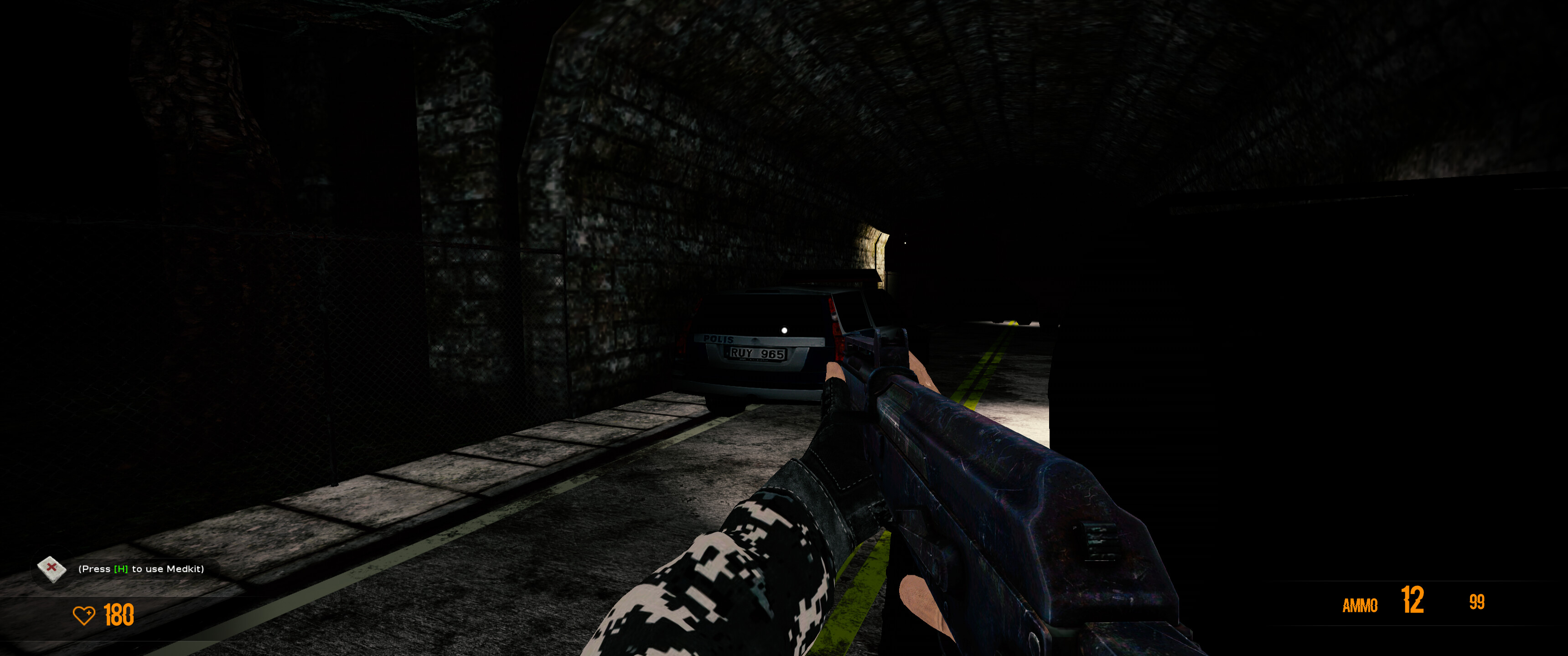This screenshot has height=656, width=1568.
Task: Select the heart health icon
Action: click(x=85, y=616)
